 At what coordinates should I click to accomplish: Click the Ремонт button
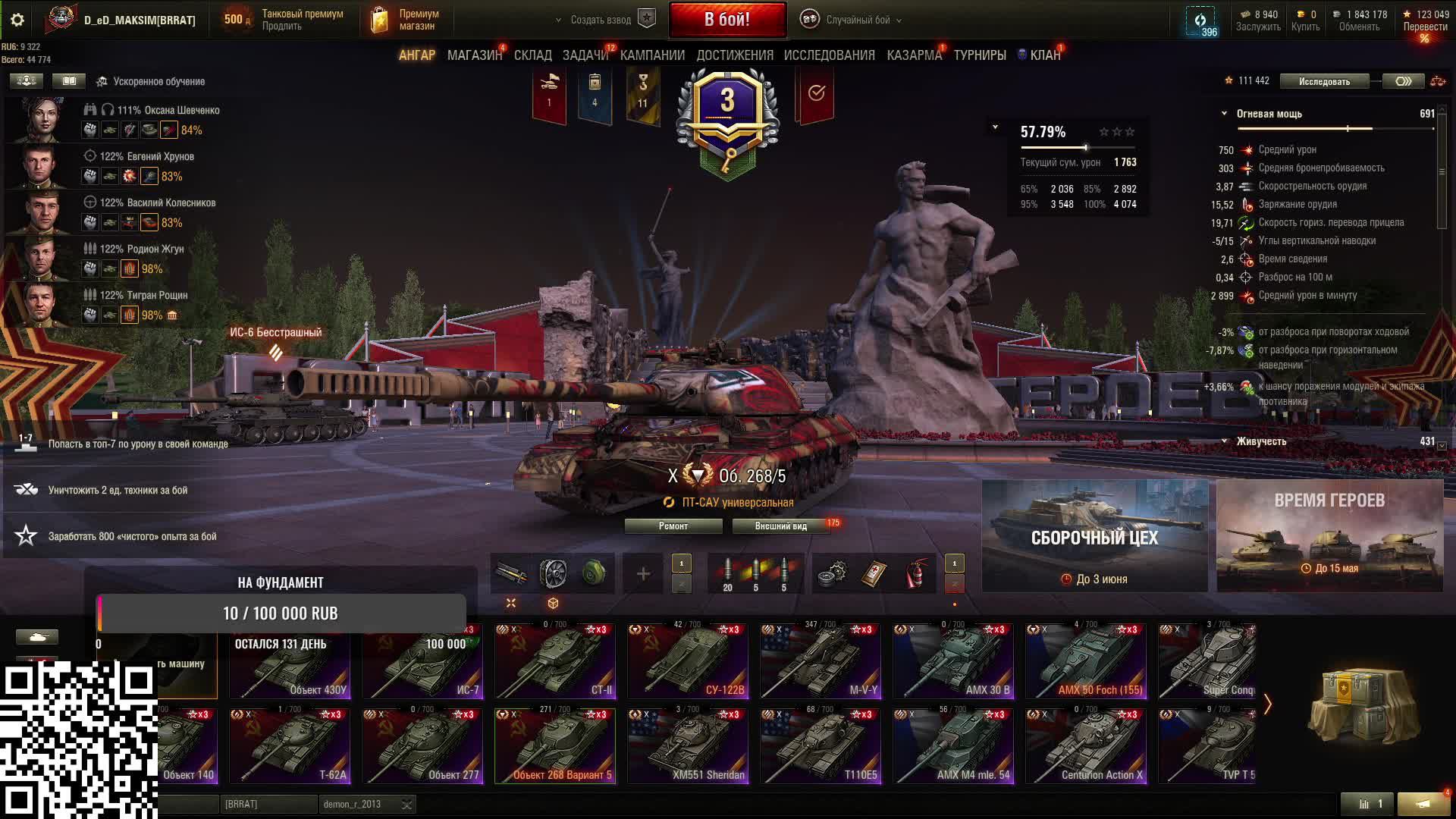coord(673,526)
